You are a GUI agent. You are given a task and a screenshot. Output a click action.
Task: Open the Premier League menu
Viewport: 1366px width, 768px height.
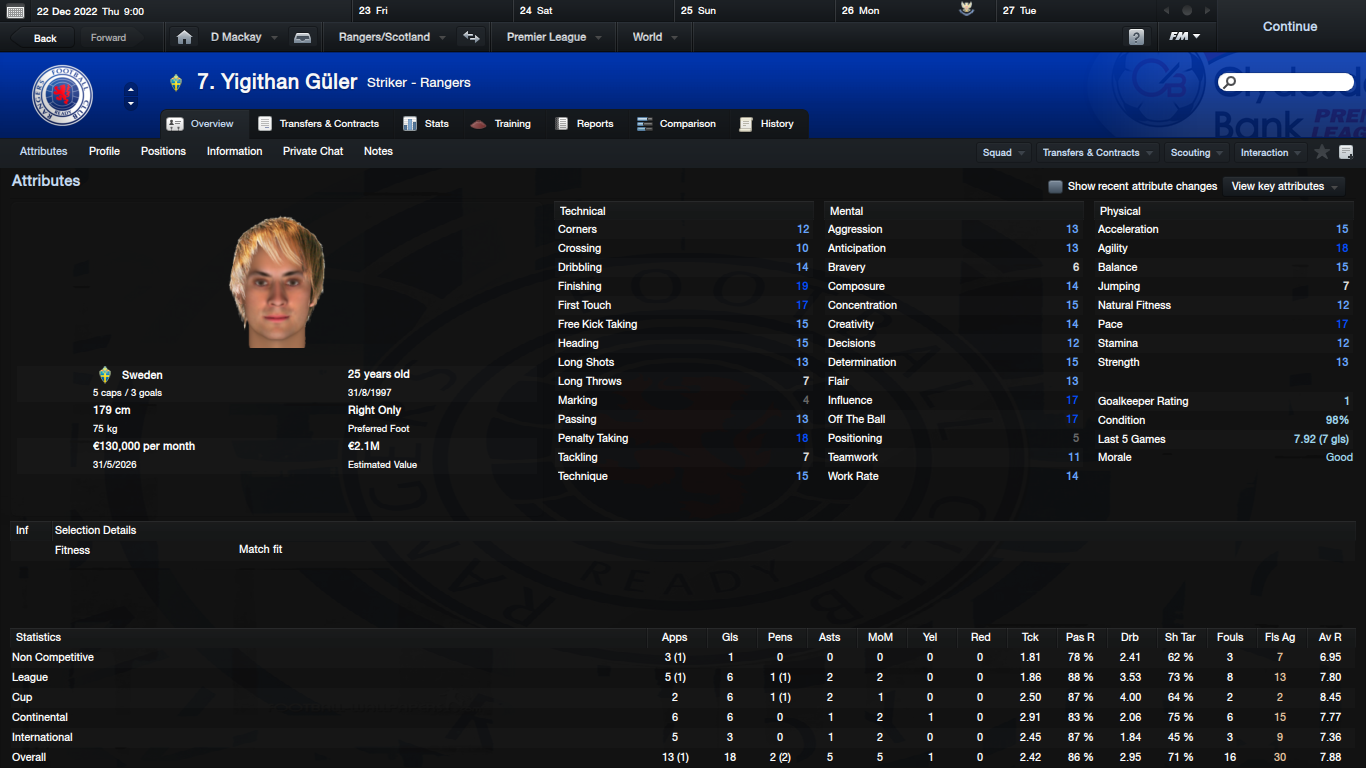pos(554,37)
